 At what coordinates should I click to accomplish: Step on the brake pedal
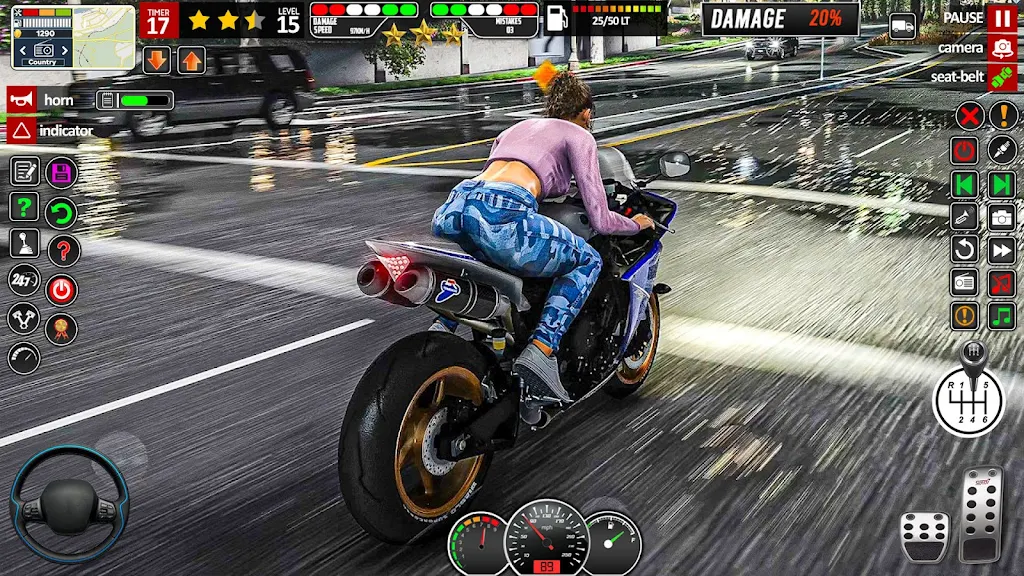click(924, 536)
